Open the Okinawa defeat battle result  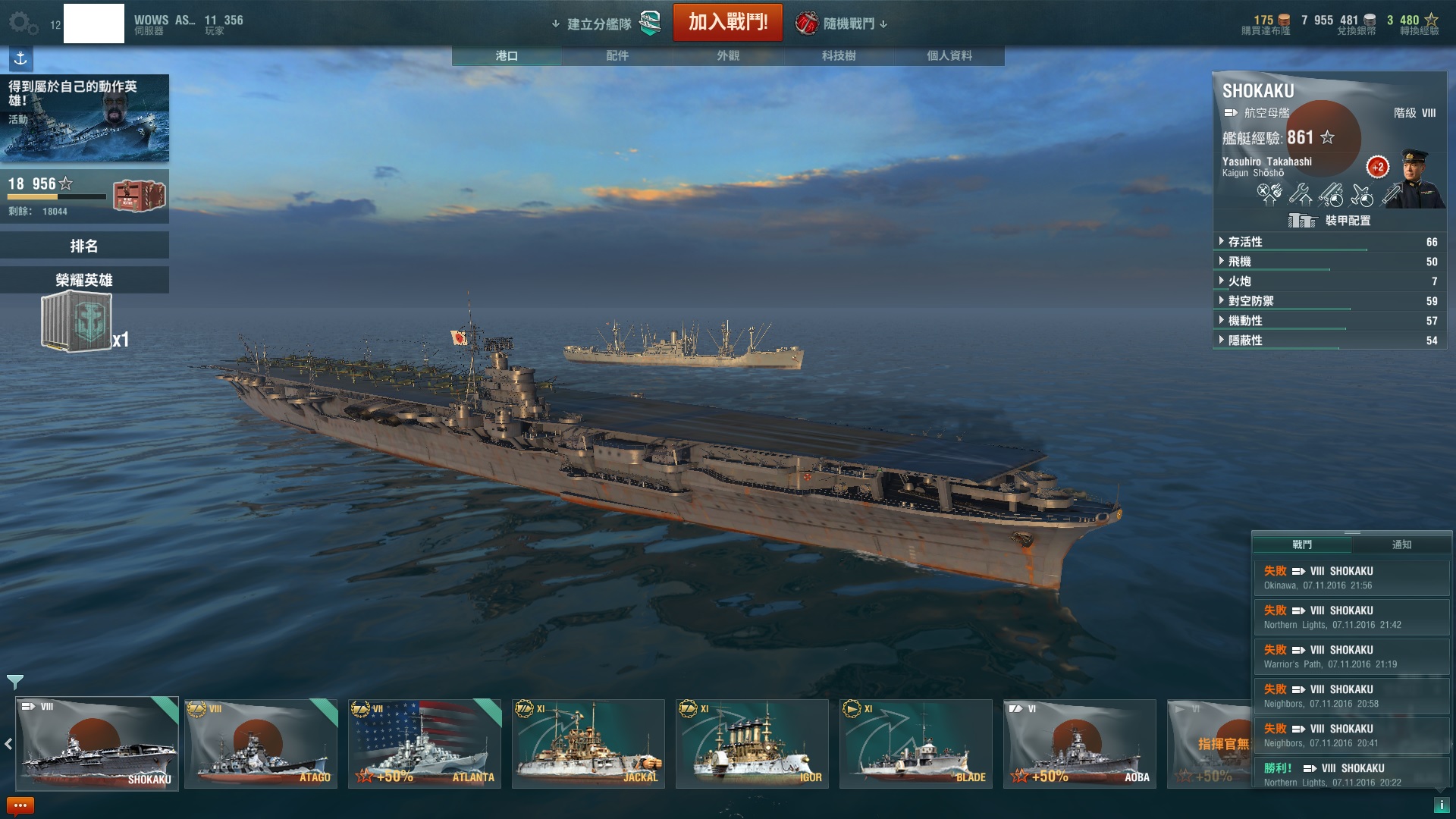point(1351,578)
